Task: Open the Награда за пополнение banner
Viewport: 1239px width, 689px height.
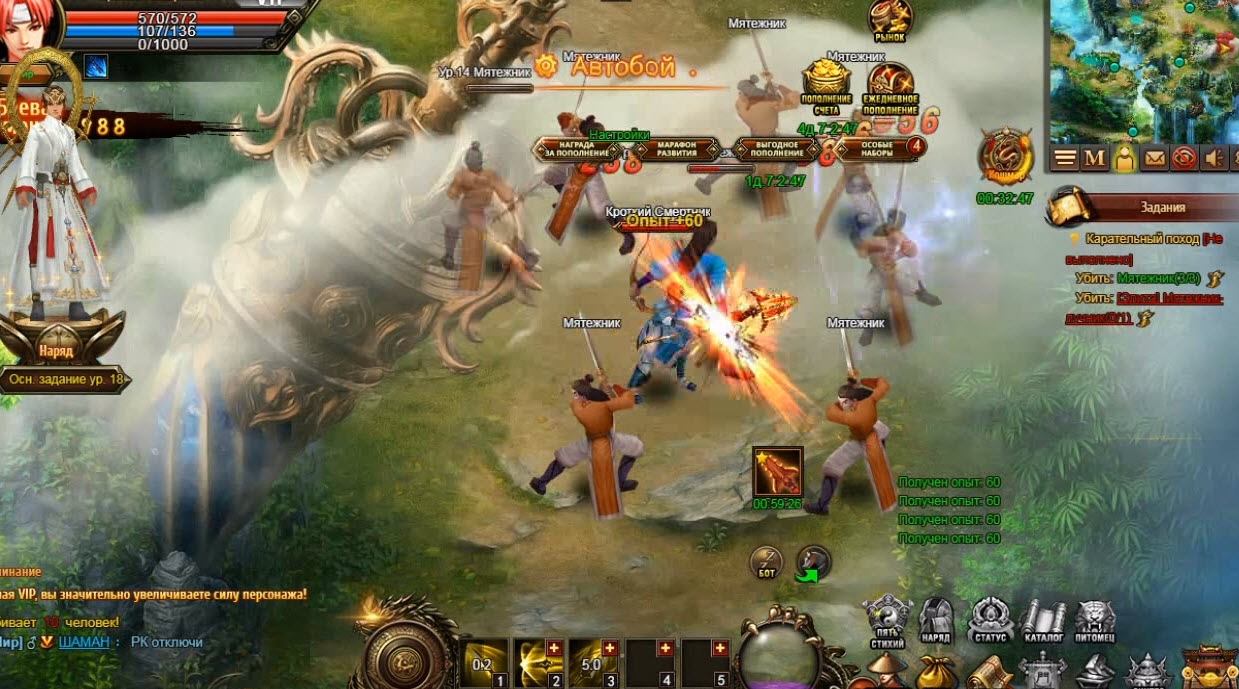Action: (577, 149)
